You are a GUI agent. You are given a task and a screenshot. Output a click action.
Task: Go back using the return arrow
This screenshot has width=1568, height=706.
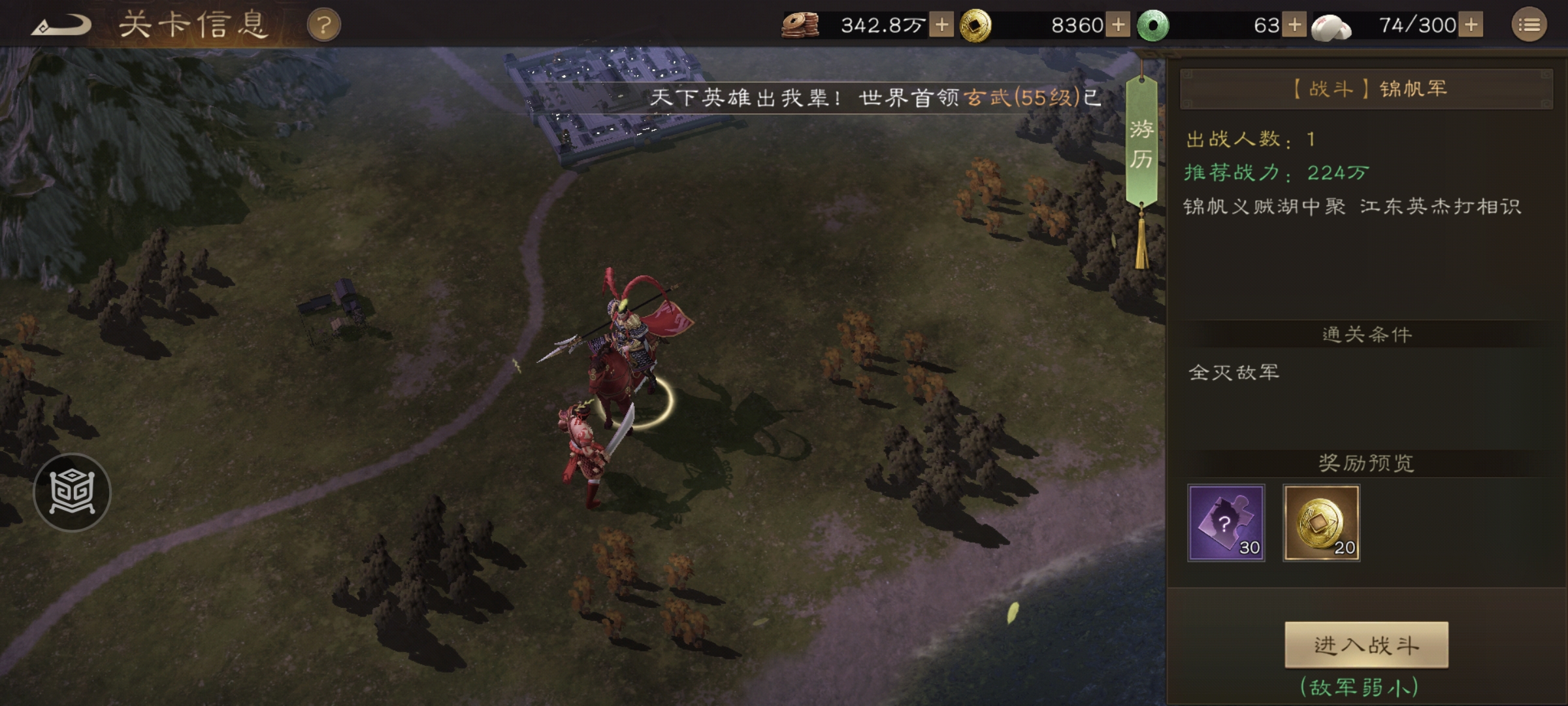click(61, 25)
